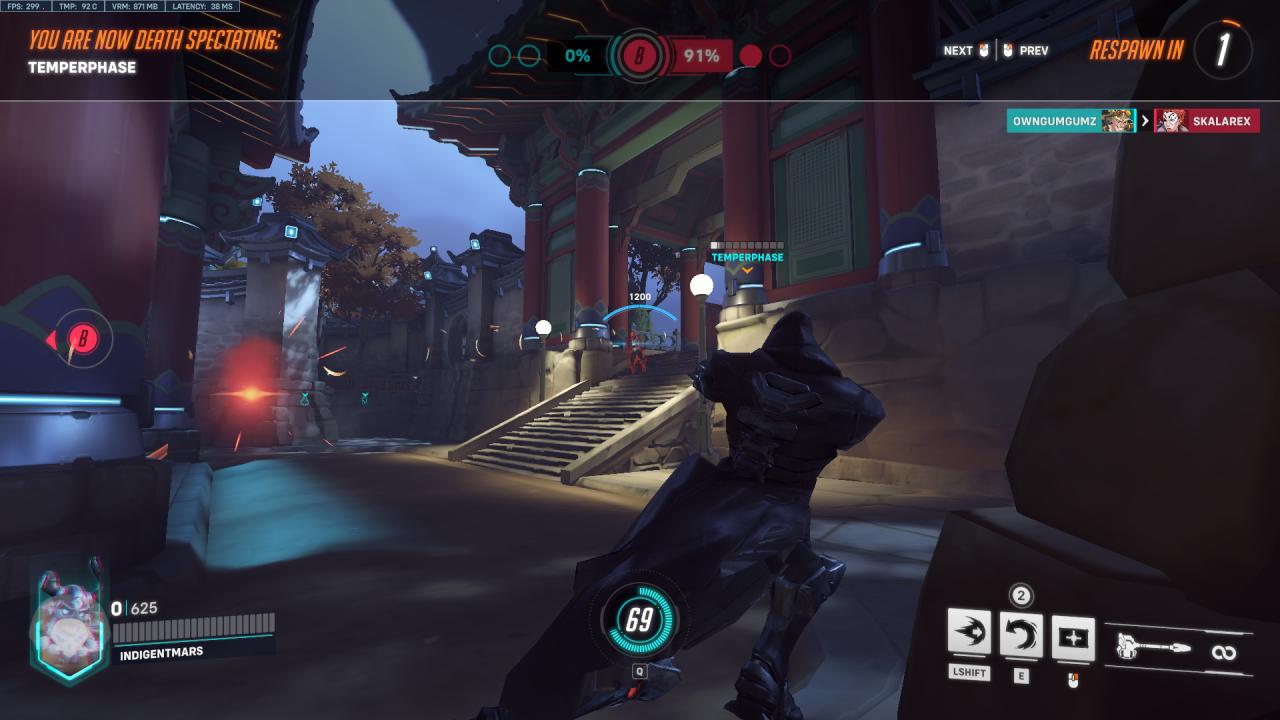Click the mouse icon beside NEXT
Screen dimensions: 1280x720
tap(985, 50)
